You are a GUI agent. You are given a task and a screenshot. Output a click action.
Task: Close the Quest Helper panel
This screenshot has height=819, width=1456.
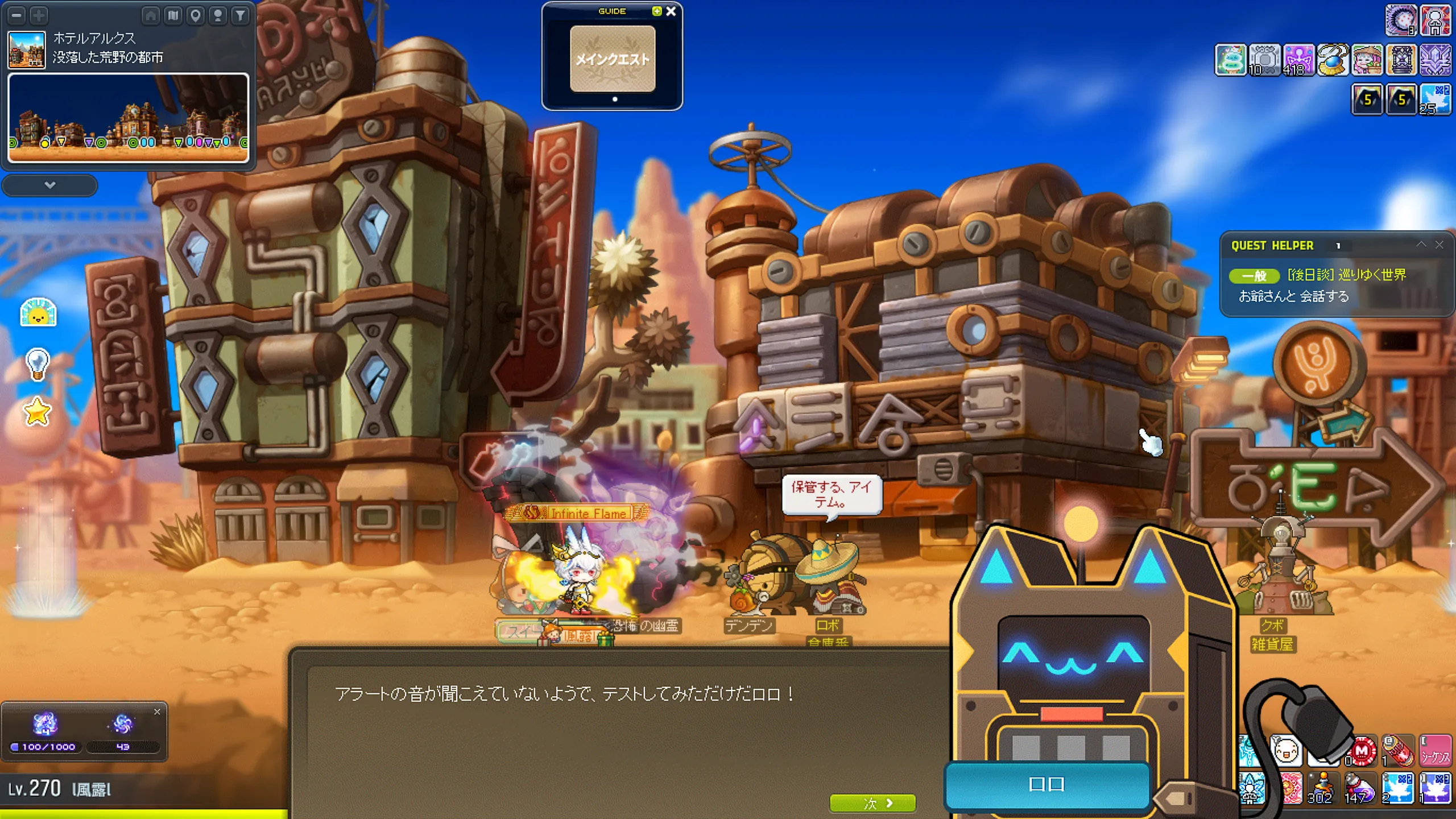[1439, 245]
